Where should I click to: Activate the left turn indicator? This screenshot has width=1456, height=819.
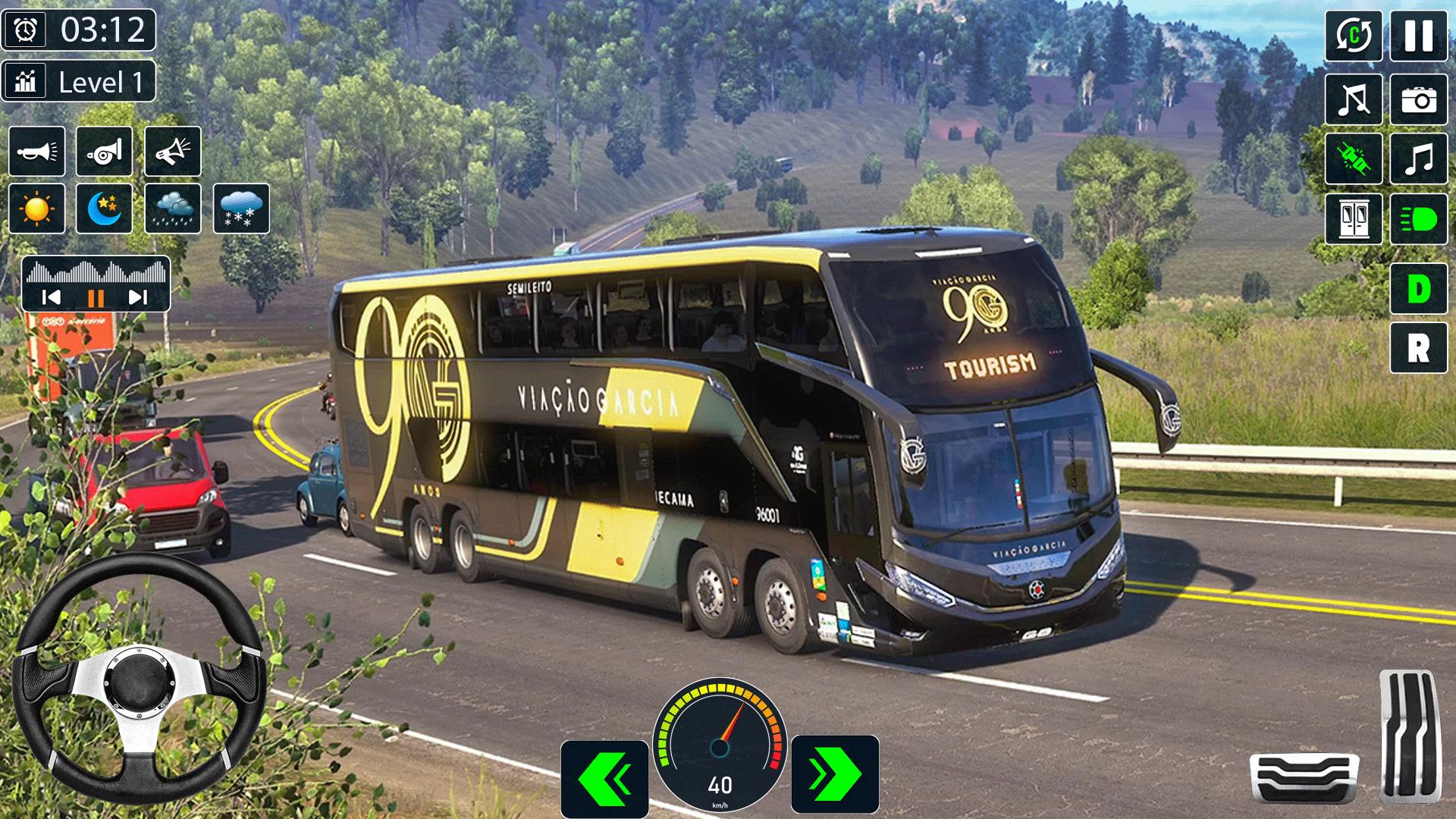604,777
